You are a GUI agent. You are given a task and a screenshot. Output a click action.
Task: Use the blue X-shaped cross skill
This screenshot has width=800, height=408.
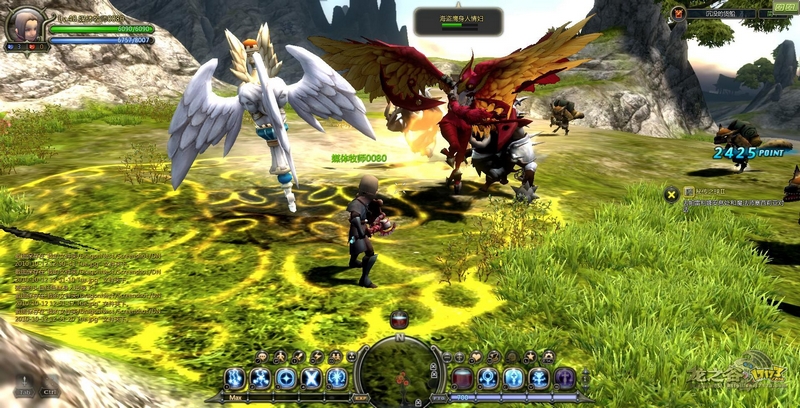tap(312, 378)
